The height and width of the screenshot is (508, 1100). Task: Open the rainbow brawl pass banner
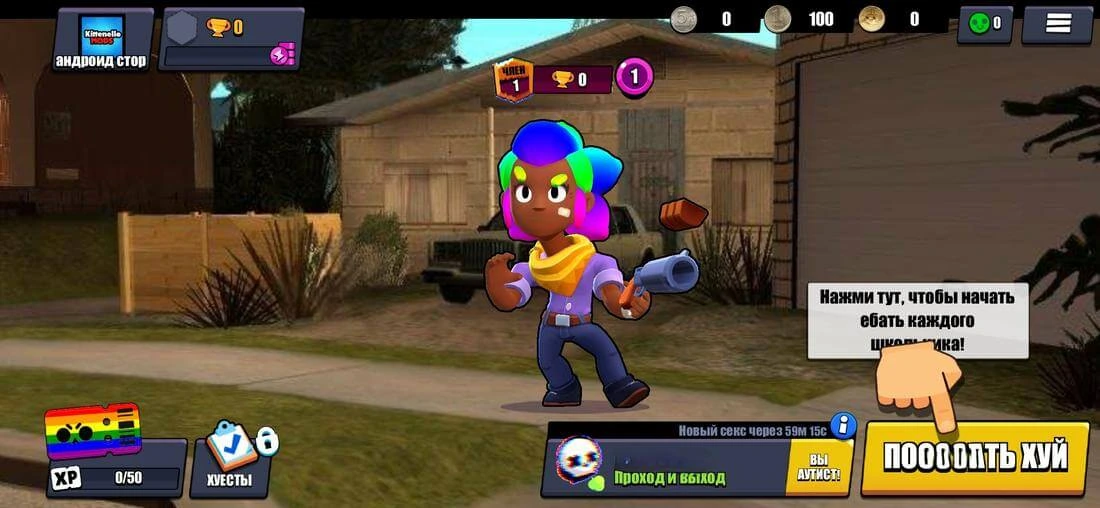(x=92, y=430)
